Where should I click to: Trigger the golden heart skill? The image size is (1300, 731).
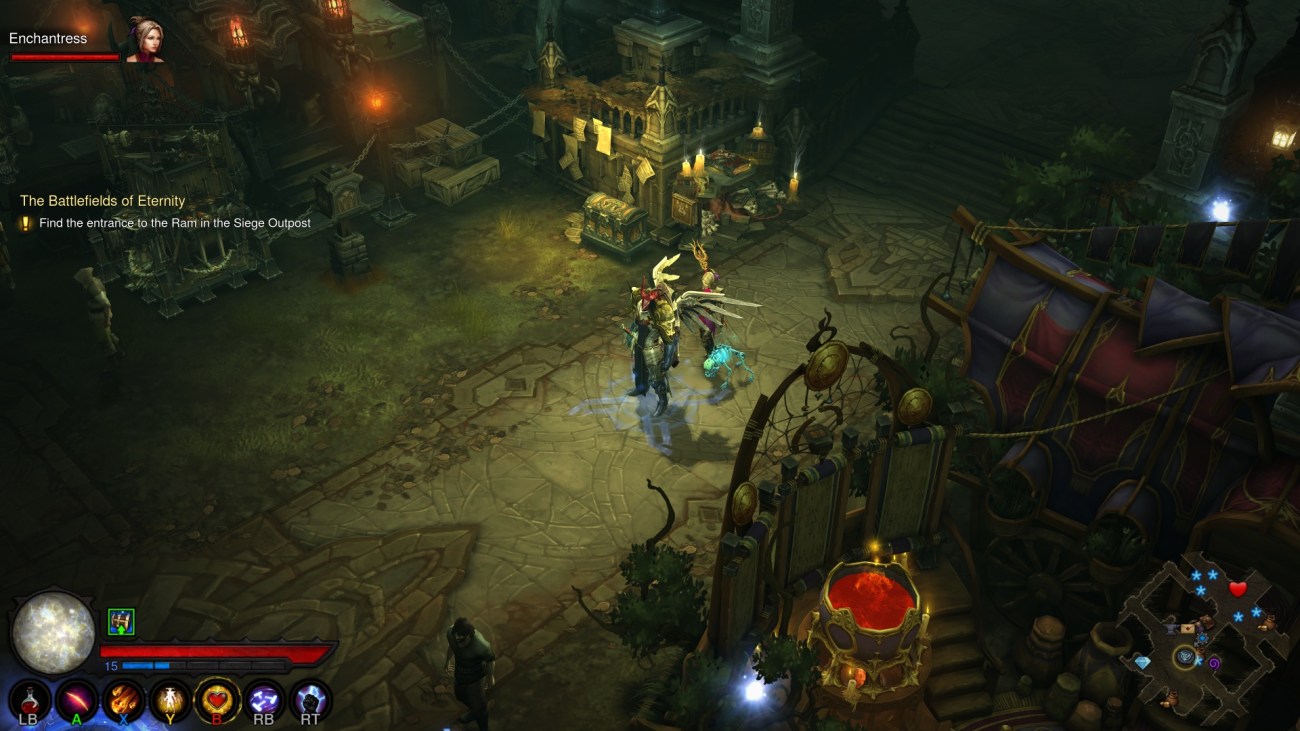217,699
